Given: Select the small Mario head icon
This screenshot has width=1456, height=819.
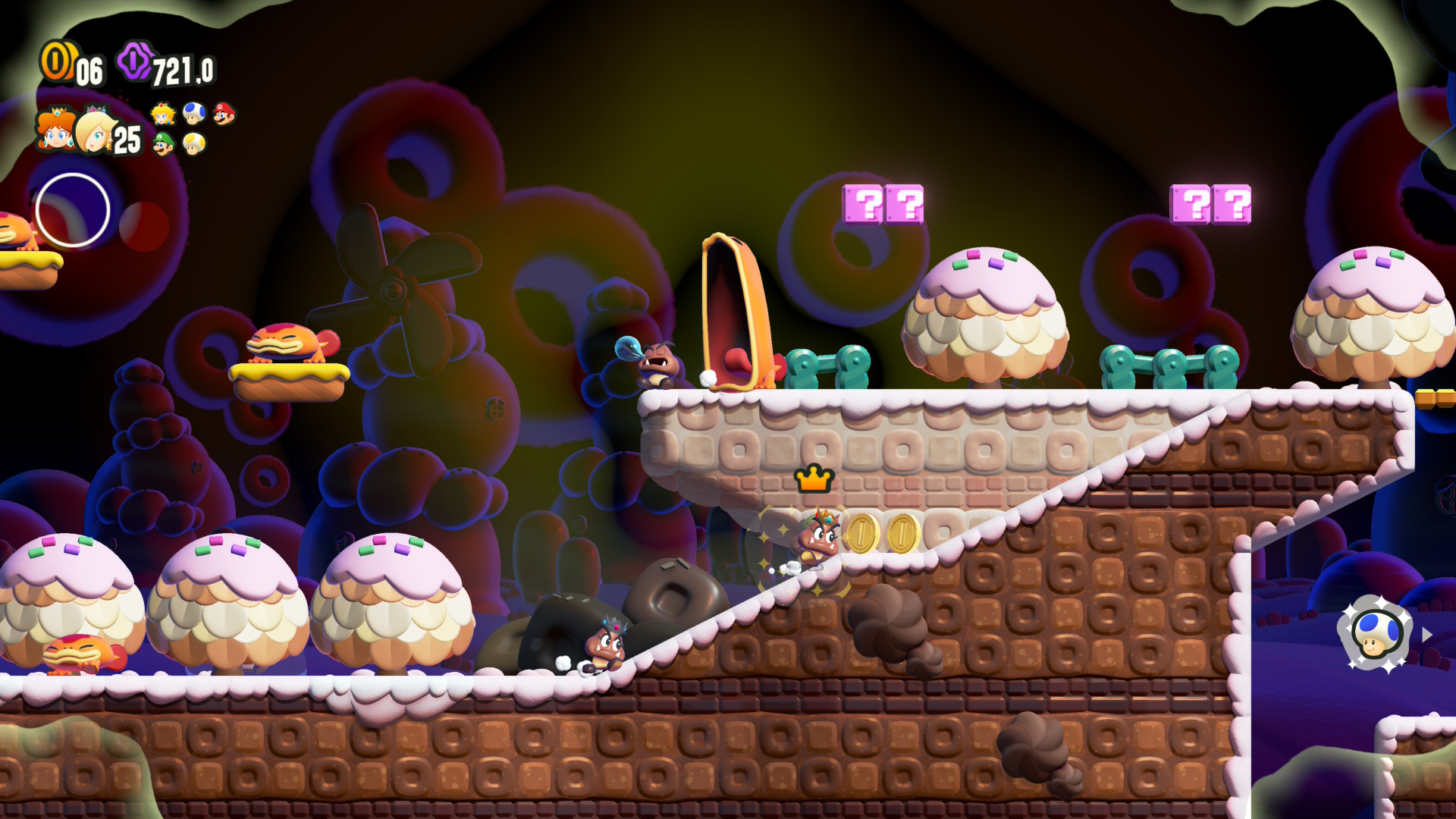Looking at the screenshot, I should click(x=224, y=114).
